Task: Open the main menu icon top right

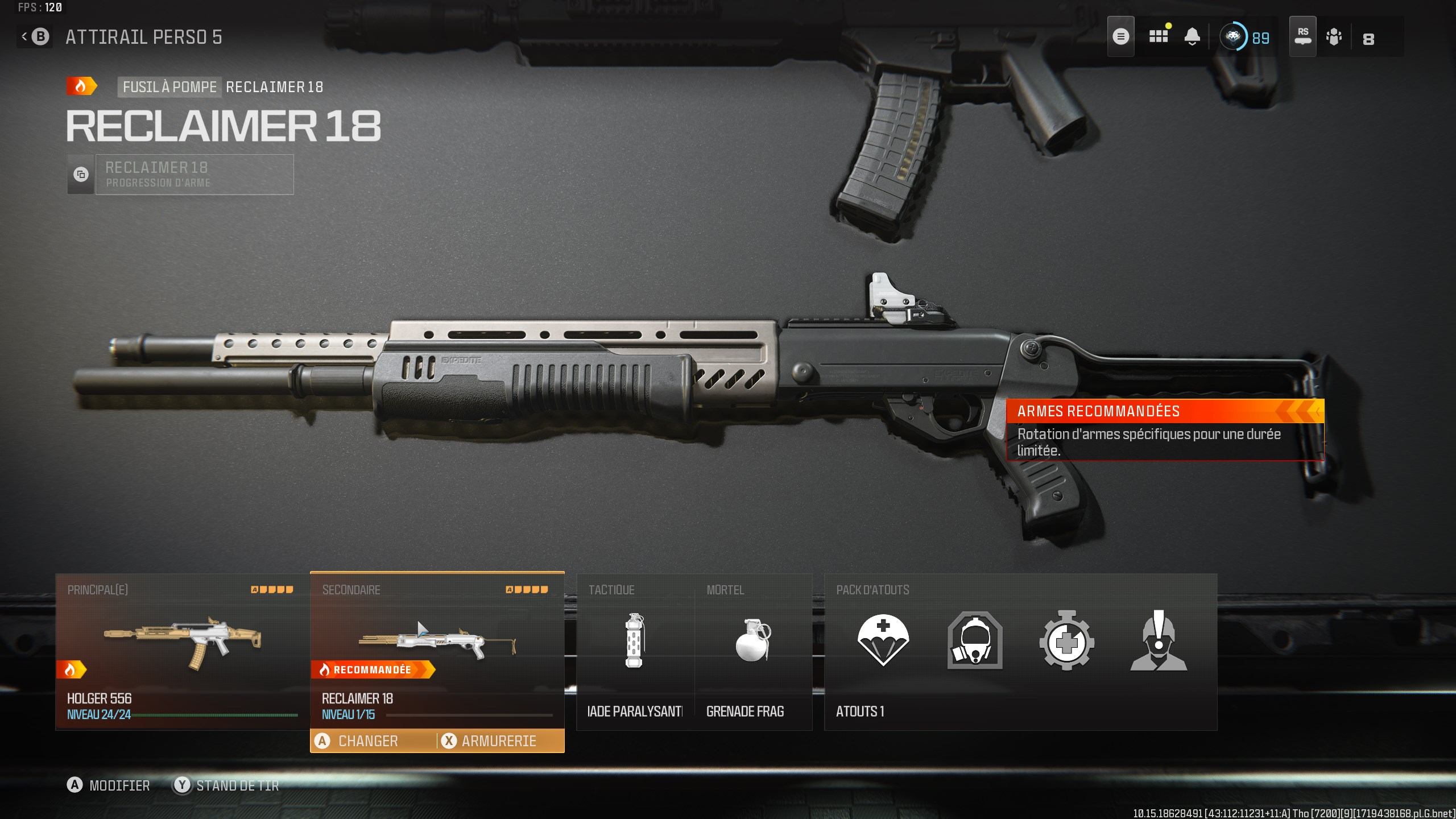Action: pos(1122,36)
